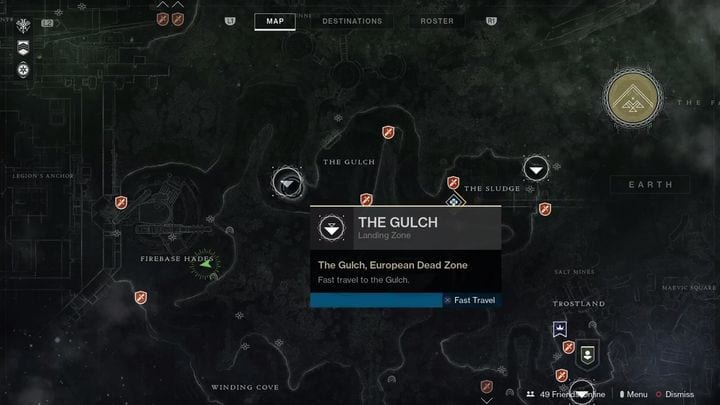Select the orange sword marker below Firebase Hades
The width and height of the screenshot is (720, 405).
[141, 297]
